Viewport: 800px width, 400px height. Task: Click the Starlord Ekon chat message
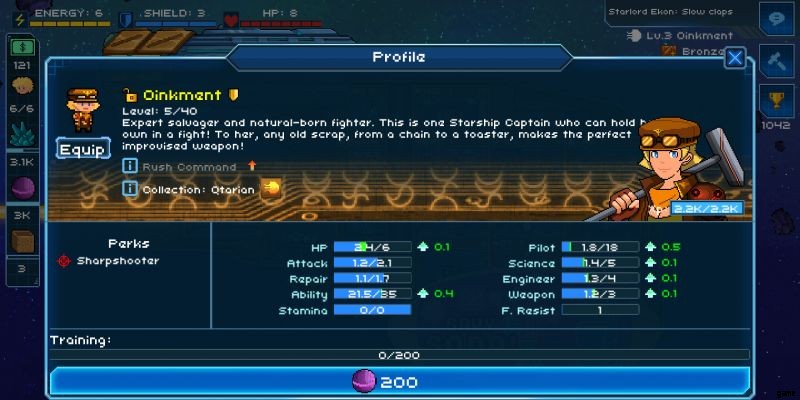[670, 12]
